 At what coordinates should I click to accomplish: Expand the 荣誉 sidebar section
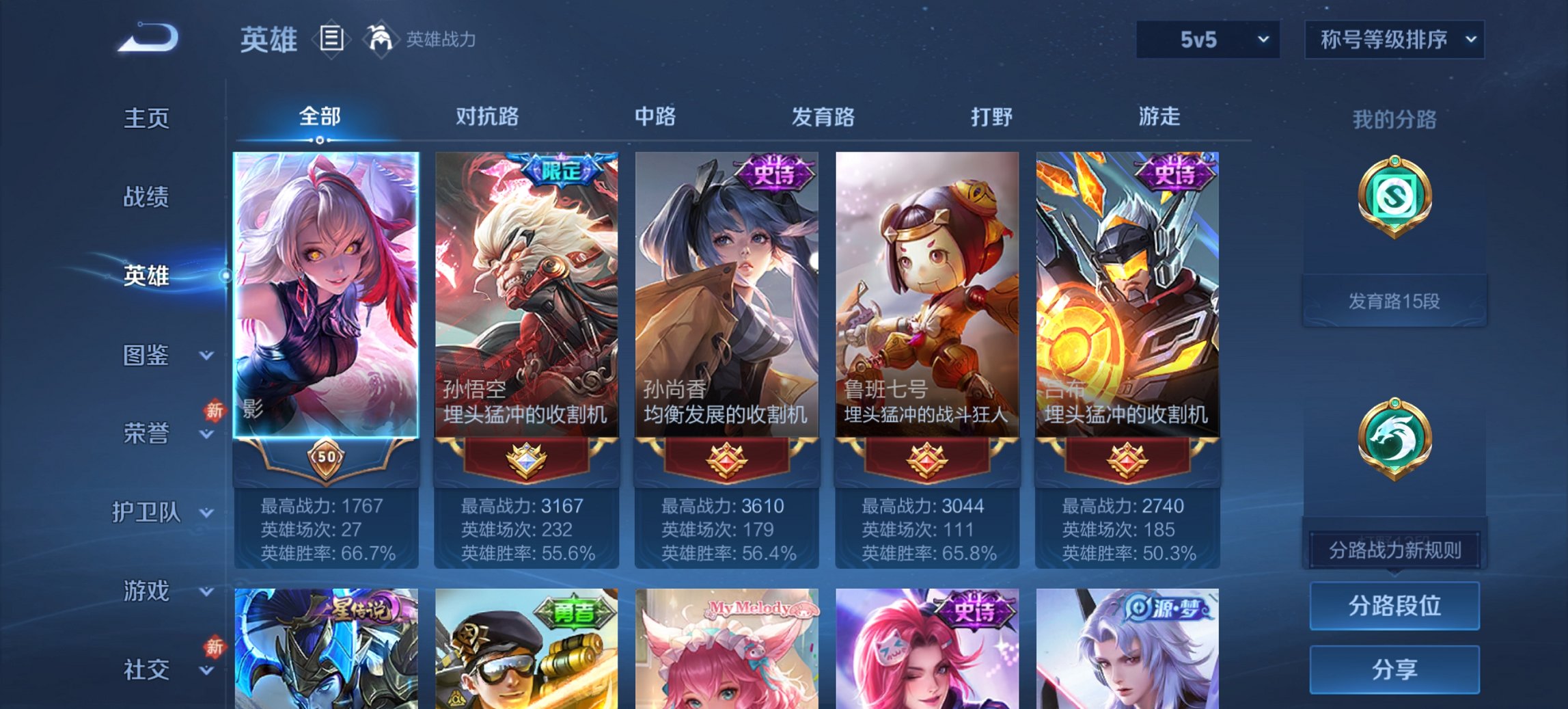pos(146,433)
